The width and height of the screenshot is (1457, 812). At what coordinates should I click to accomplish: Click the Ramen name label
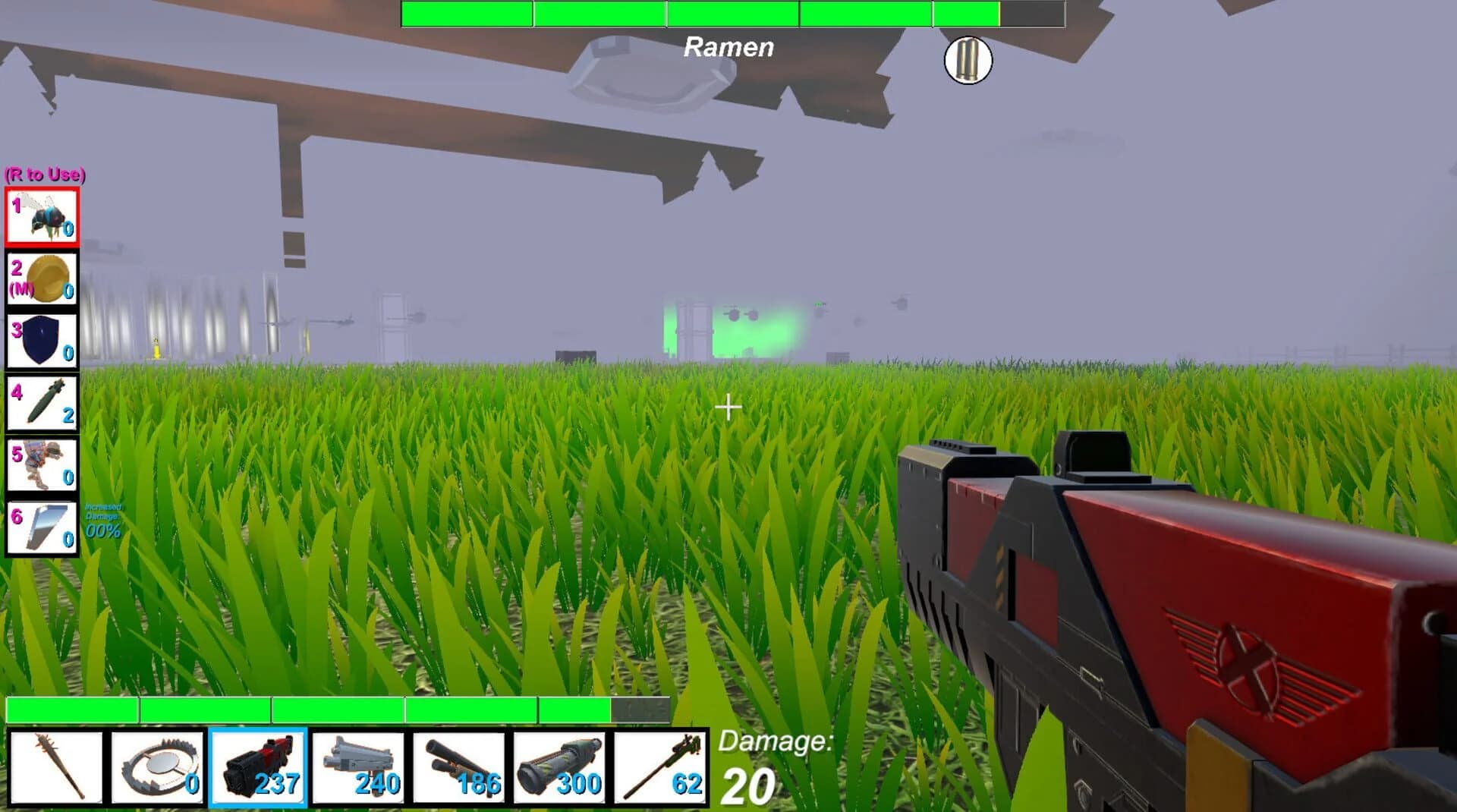pyautogui.click(x=728, y=48)
